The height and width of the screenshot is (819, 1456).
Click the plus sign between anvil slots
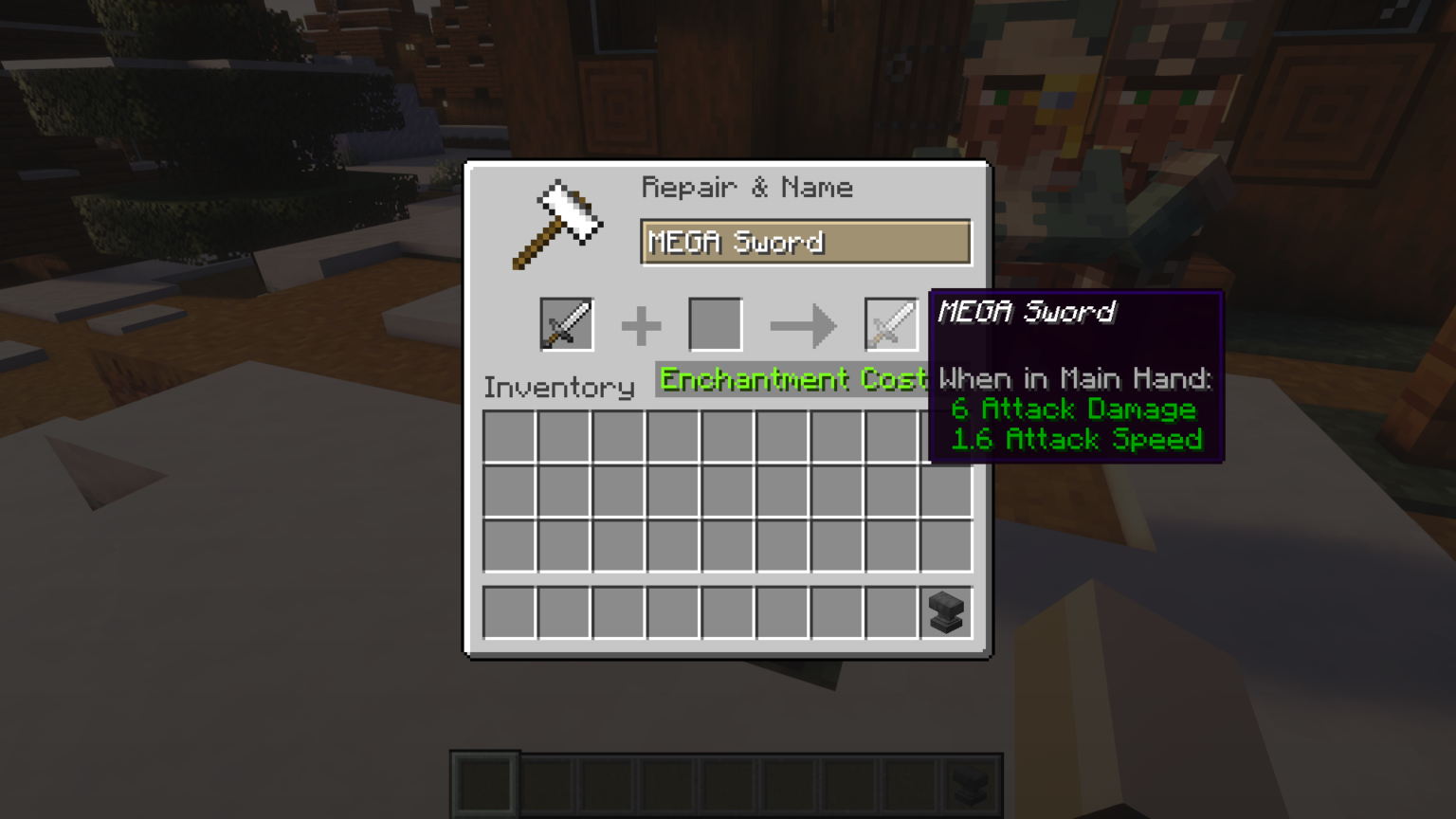tap(641, 325)
